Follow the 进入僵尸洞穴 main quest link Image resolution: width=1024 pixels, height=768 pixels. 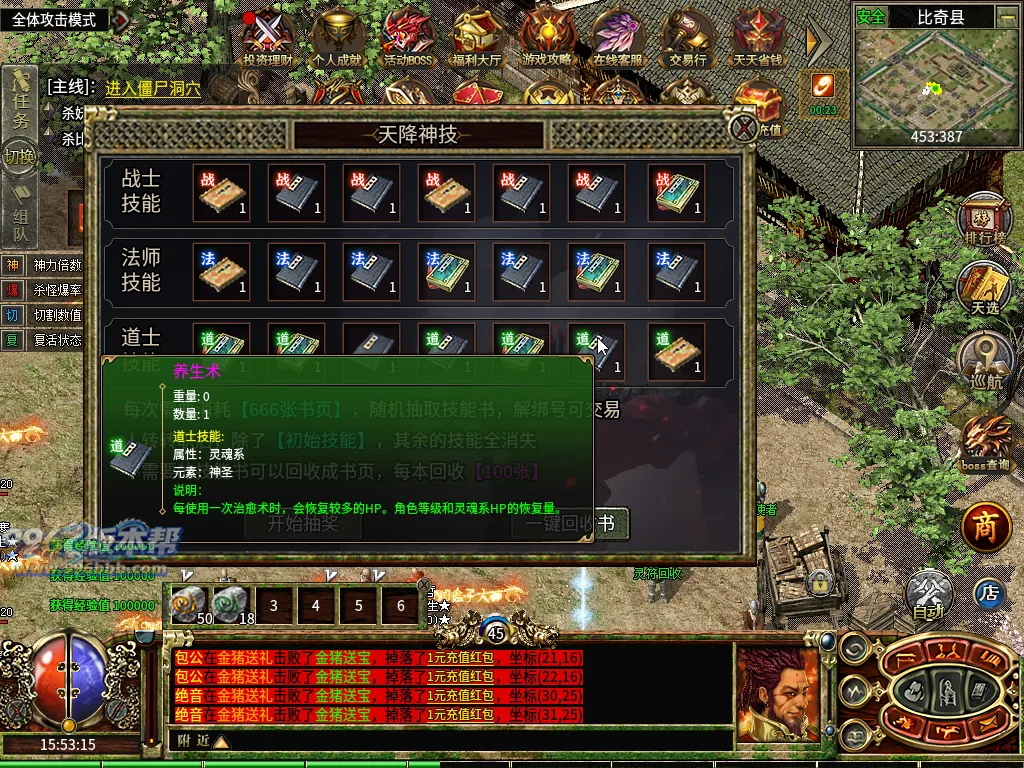[153, 88]
